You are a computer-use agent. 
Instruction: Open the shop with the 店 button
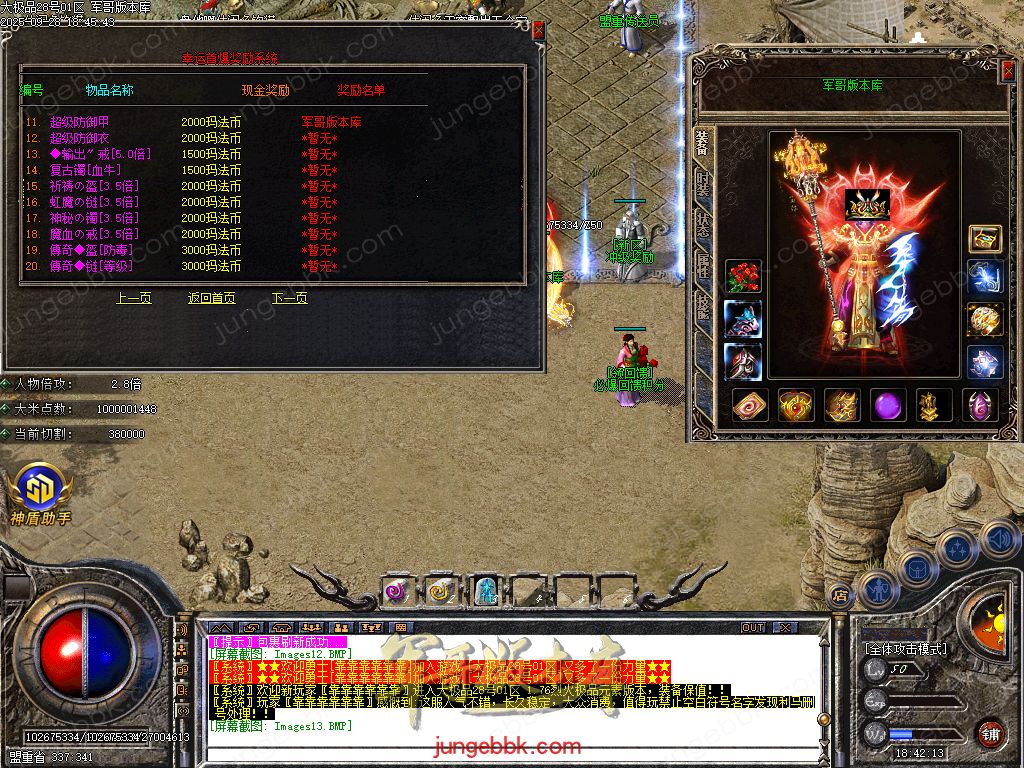pos(839,596)
